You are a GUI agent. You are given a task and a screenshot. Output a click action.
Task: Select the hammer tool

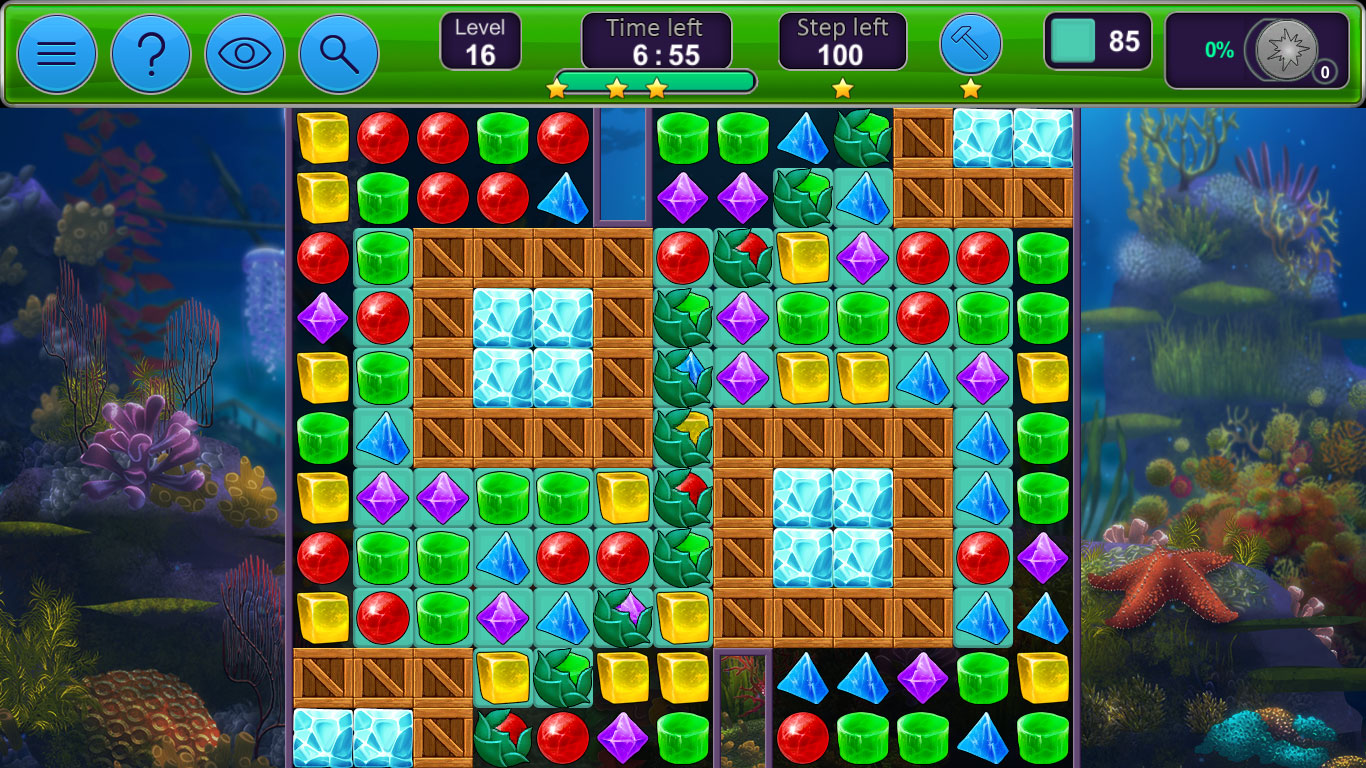[x=970, y=44]
